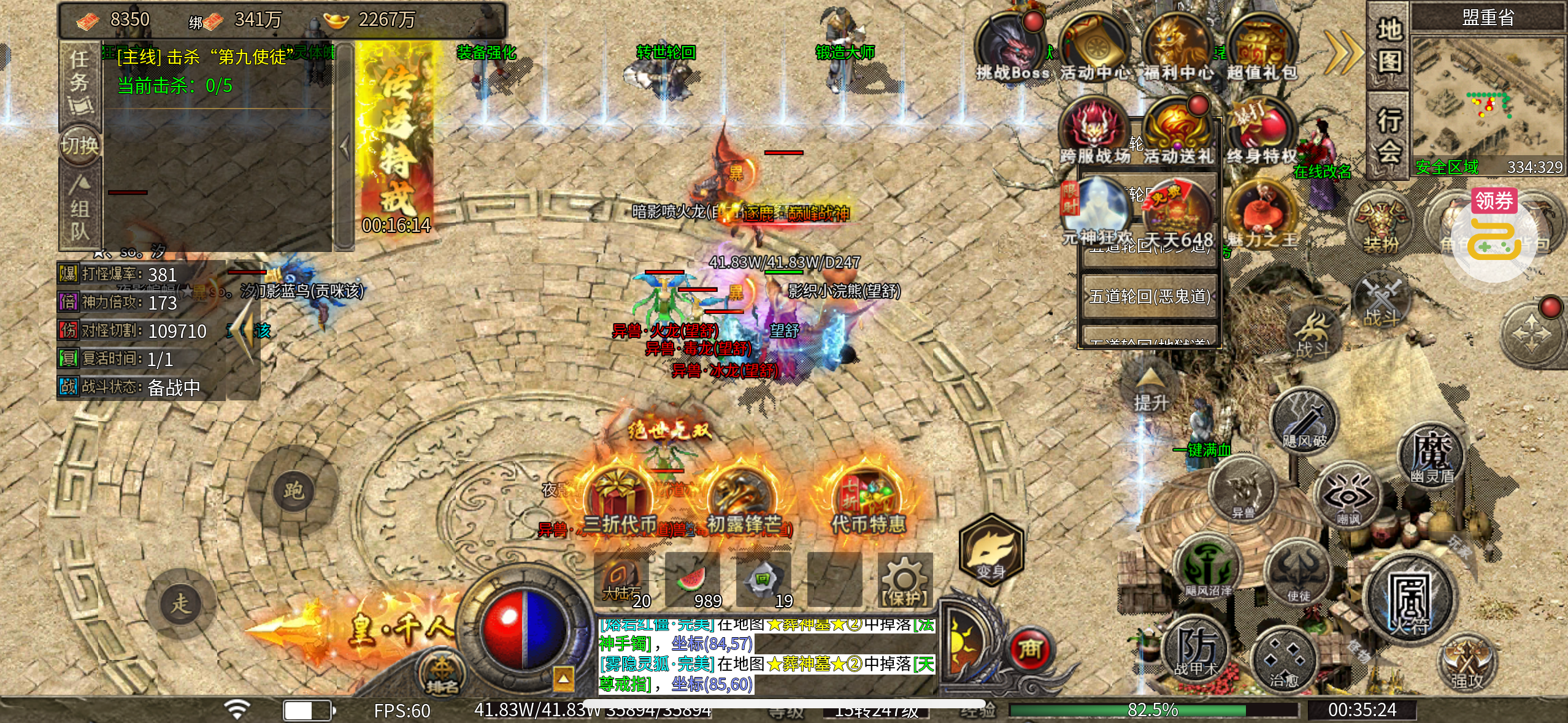Open the 福利中心 welfare center
Screen dimensions: 1568x723
[x=1177, y=48]
